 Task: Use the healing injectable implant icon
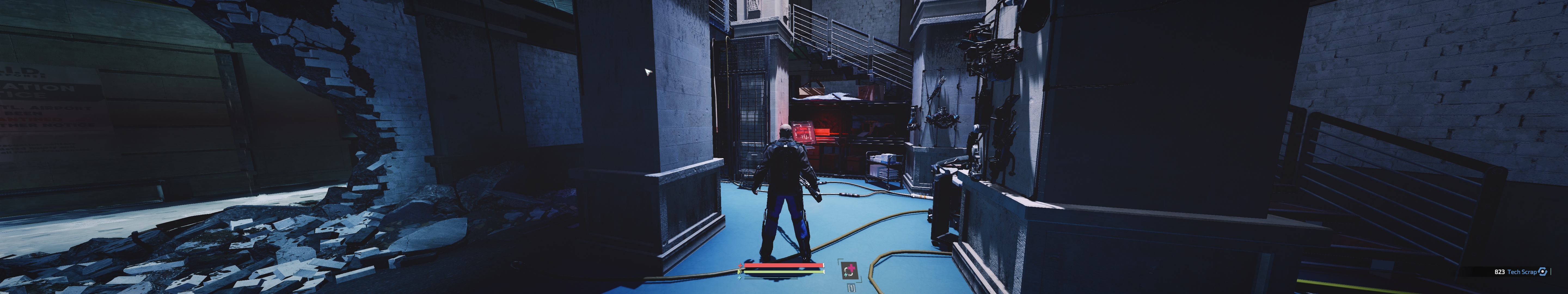(849, 270)
